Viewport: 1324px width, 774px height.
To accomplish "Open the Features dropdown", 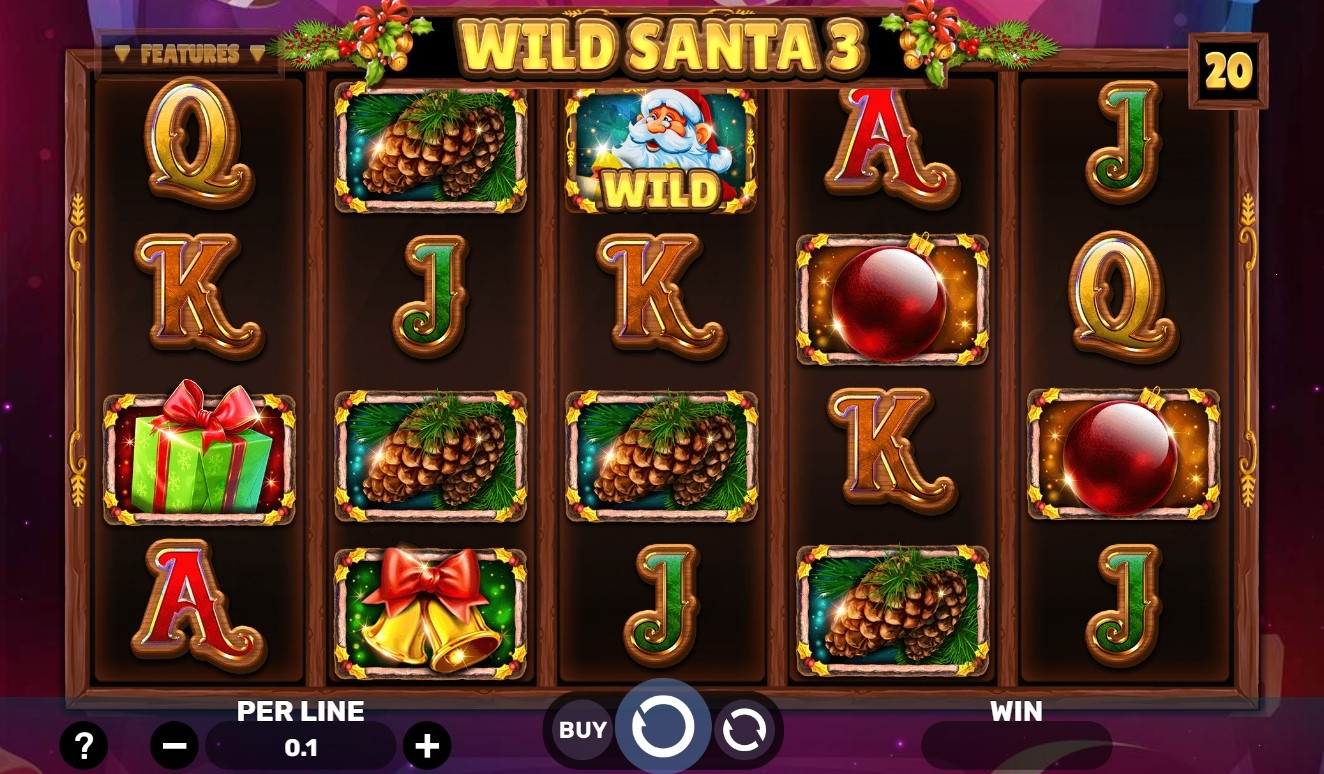I will (190, 54).
